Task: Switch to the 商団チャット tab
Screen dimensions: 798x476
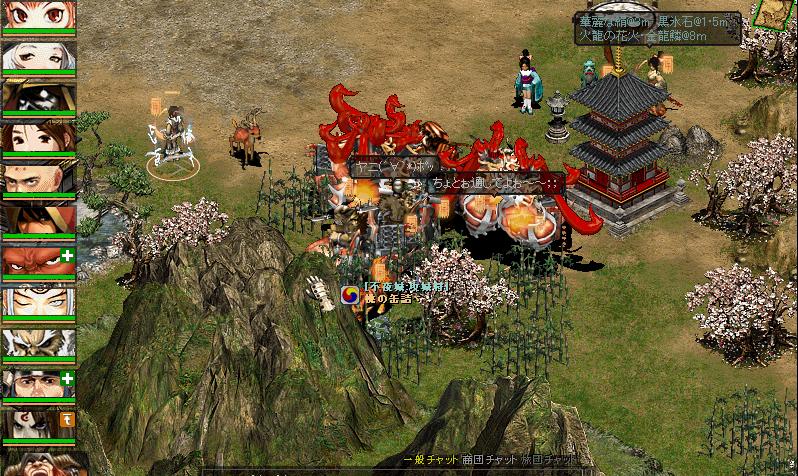Action: [488, 459]
